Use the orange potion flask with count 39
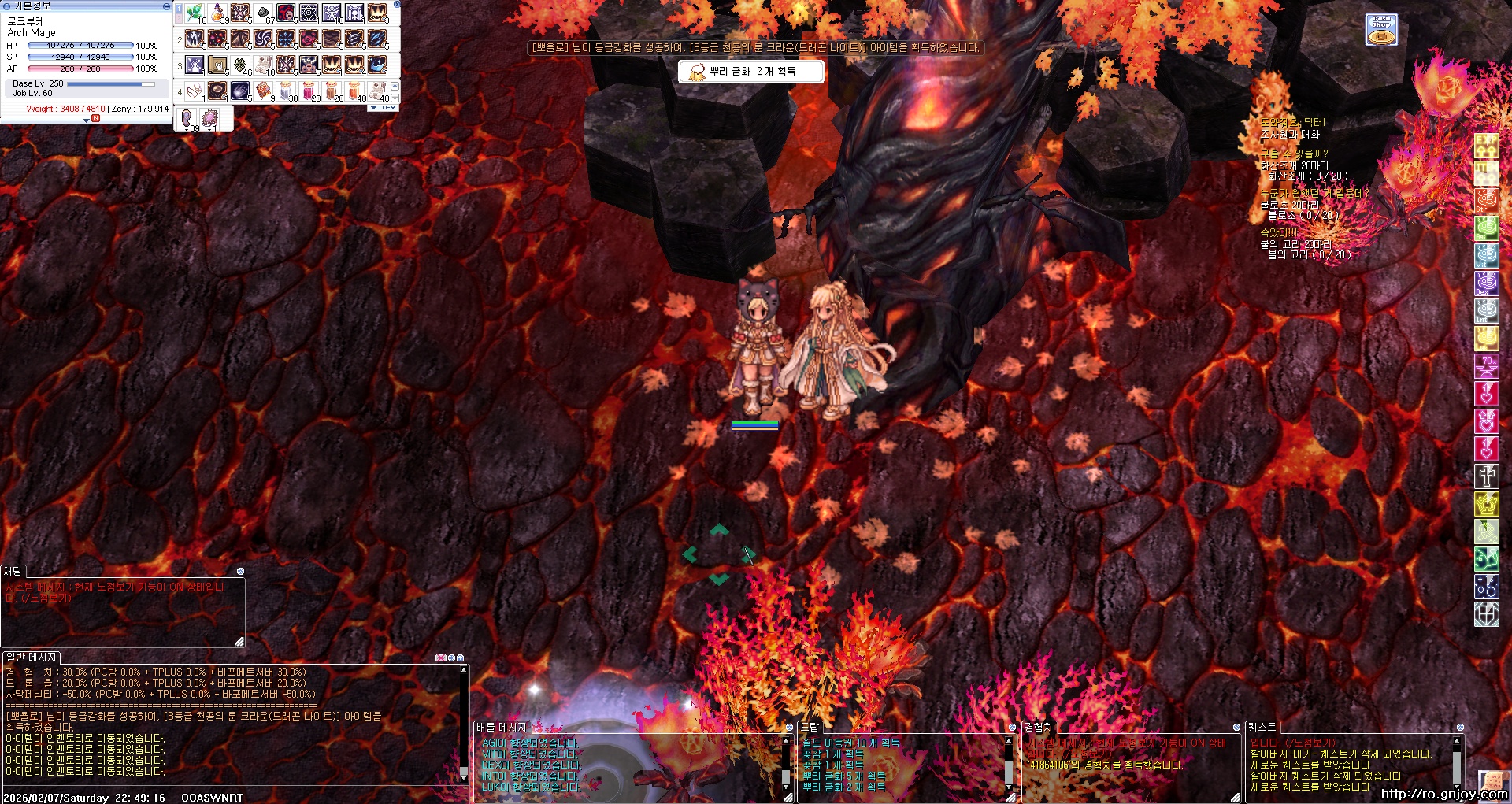Screen dimensions: 1512x804 coord(217,13)
